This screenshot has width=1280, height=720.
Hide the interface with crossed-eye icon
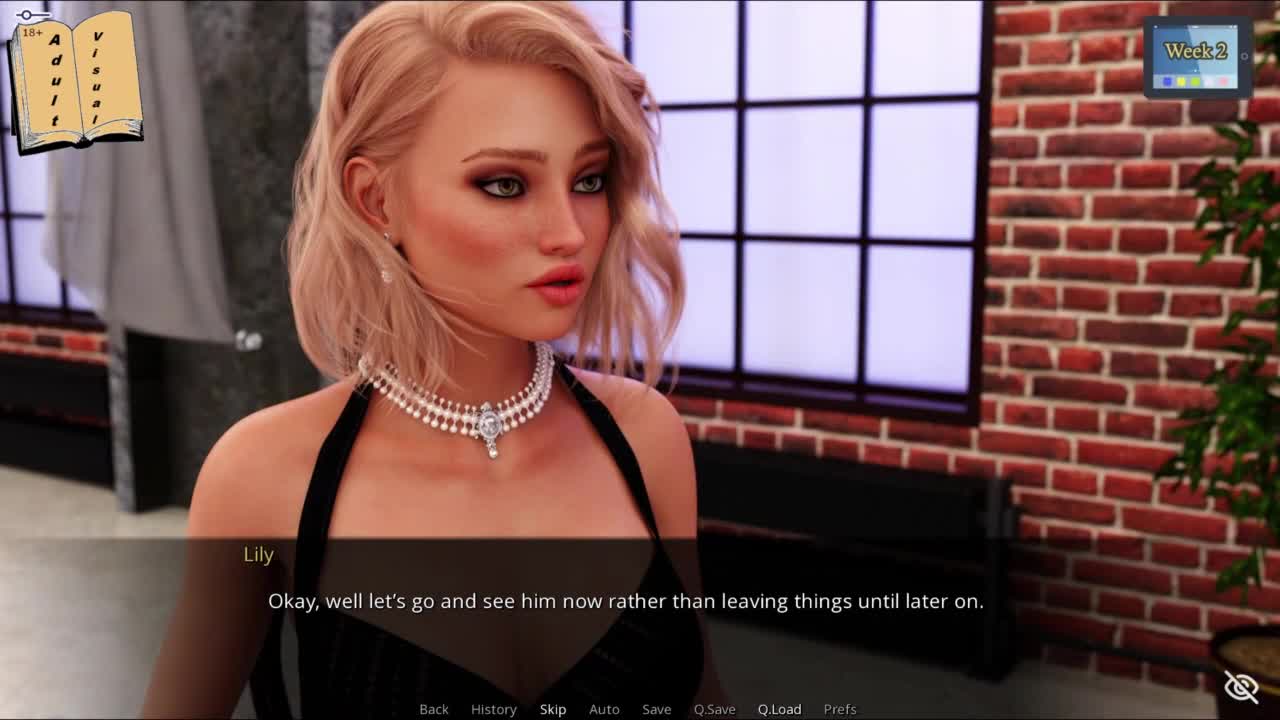(x=1241, y=686)
